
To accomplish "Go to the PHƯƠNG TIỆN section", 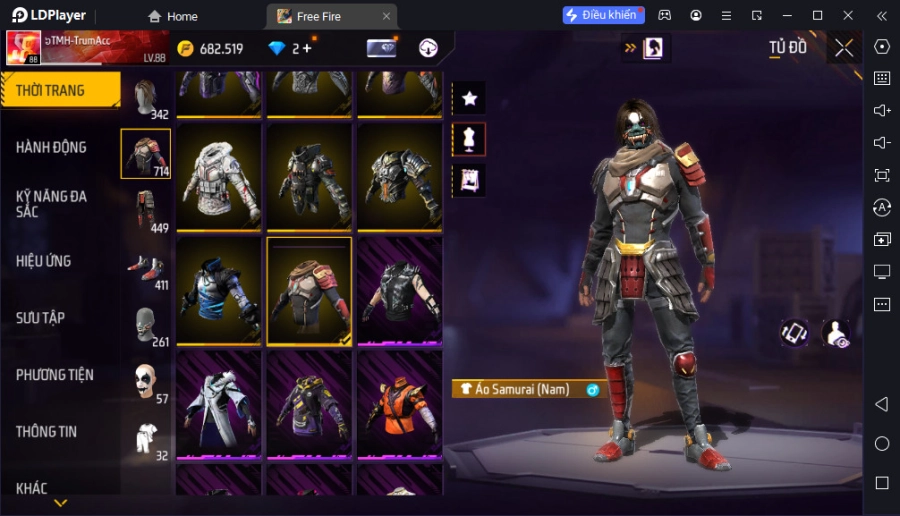I will [55, 375].
